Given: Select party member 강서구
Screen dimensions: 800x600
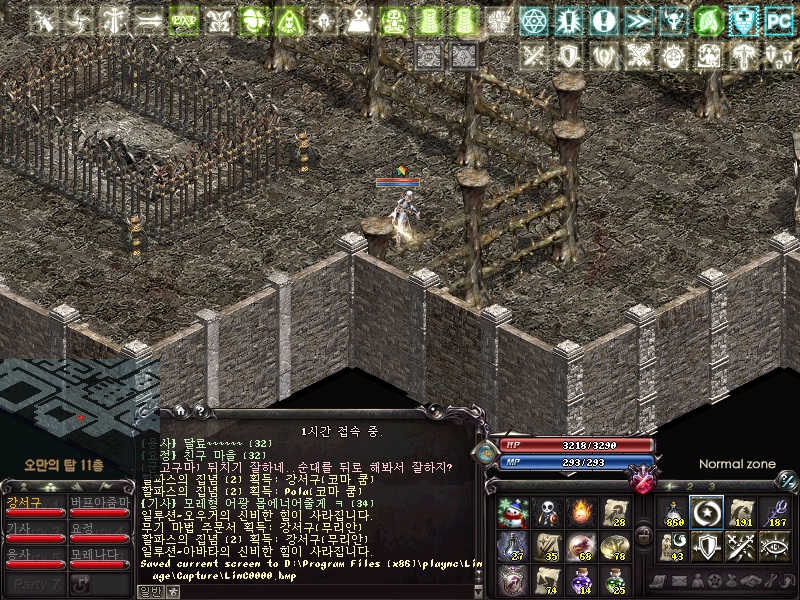Looking at the screenshot, I should [32, 505].
